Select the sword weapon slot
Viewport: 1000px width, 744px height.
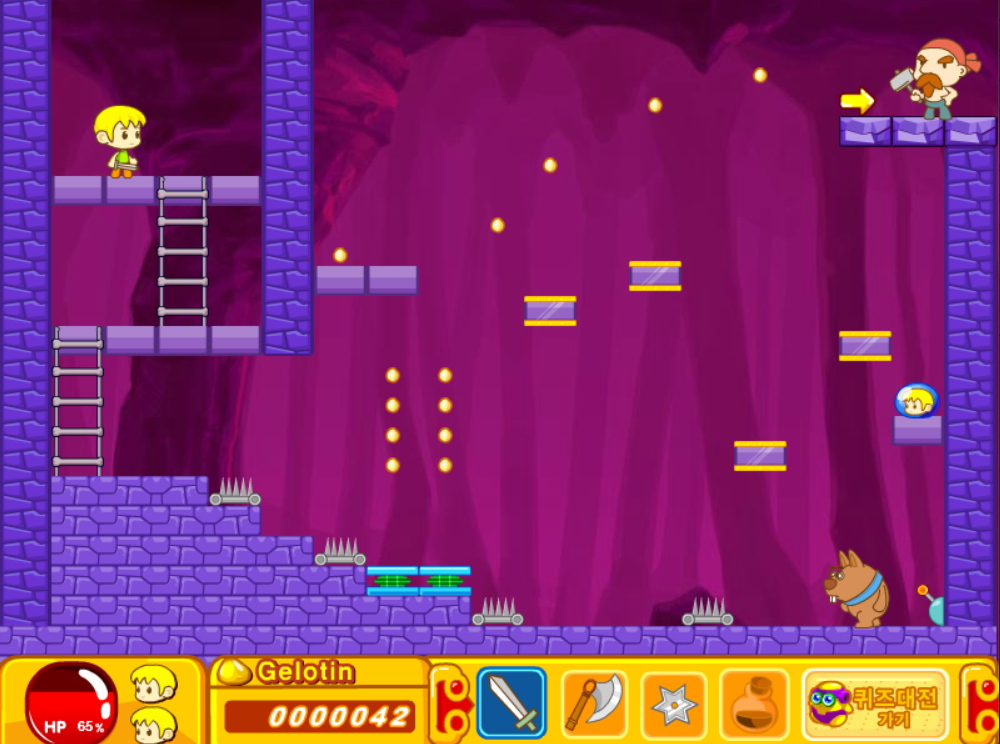point(512,702)
